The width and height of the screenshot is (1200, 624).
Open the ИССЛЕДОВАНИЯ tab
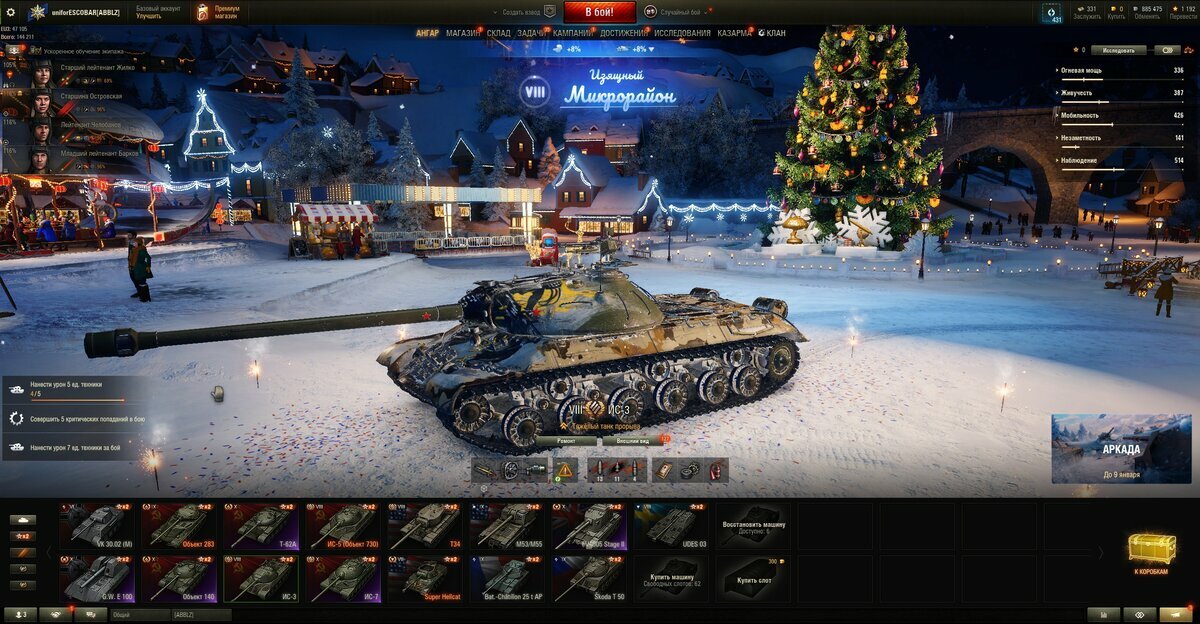(683, 33)
